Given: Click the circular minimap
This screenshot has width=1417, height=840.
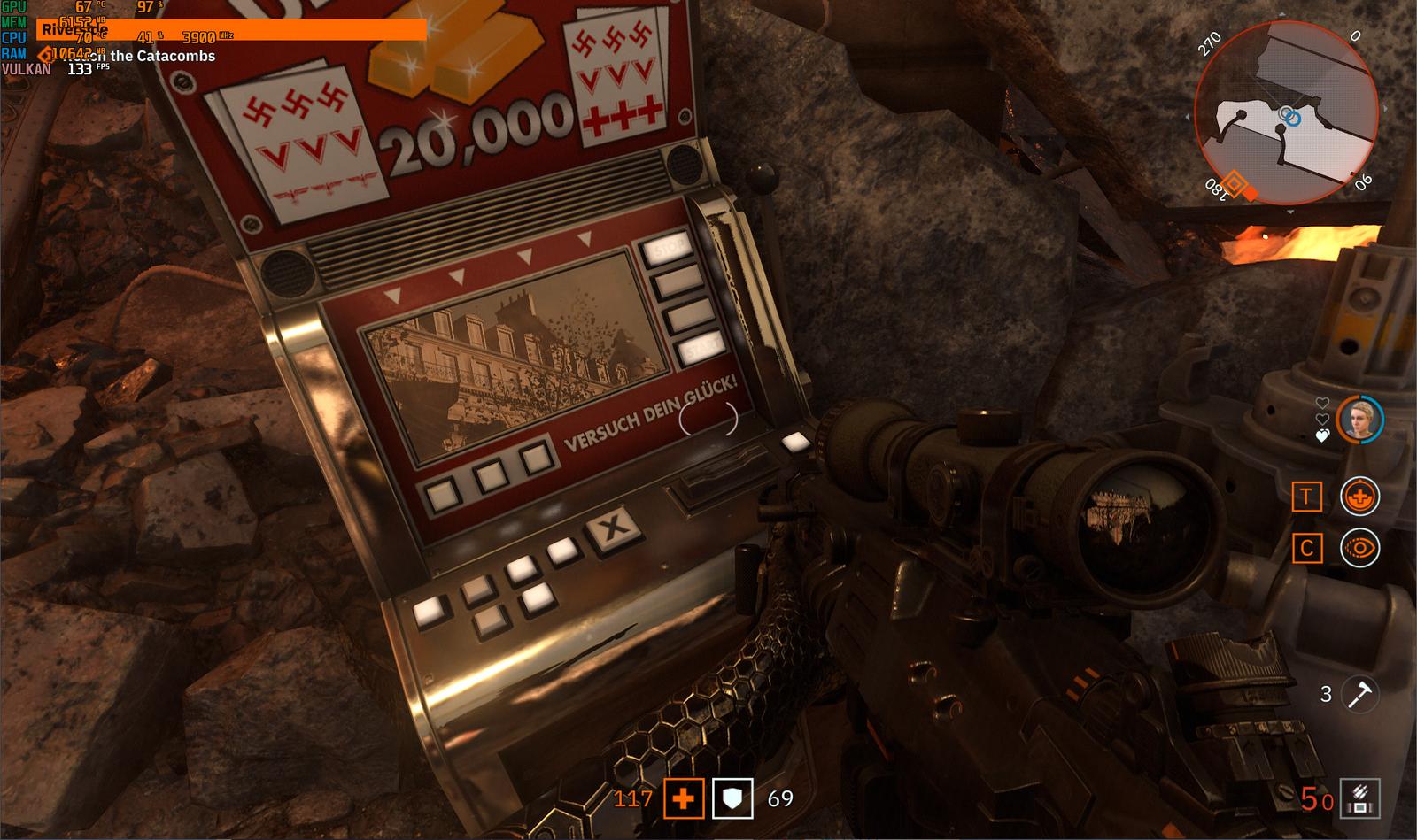Looking at the screenshot, I should click(1285, 113).
